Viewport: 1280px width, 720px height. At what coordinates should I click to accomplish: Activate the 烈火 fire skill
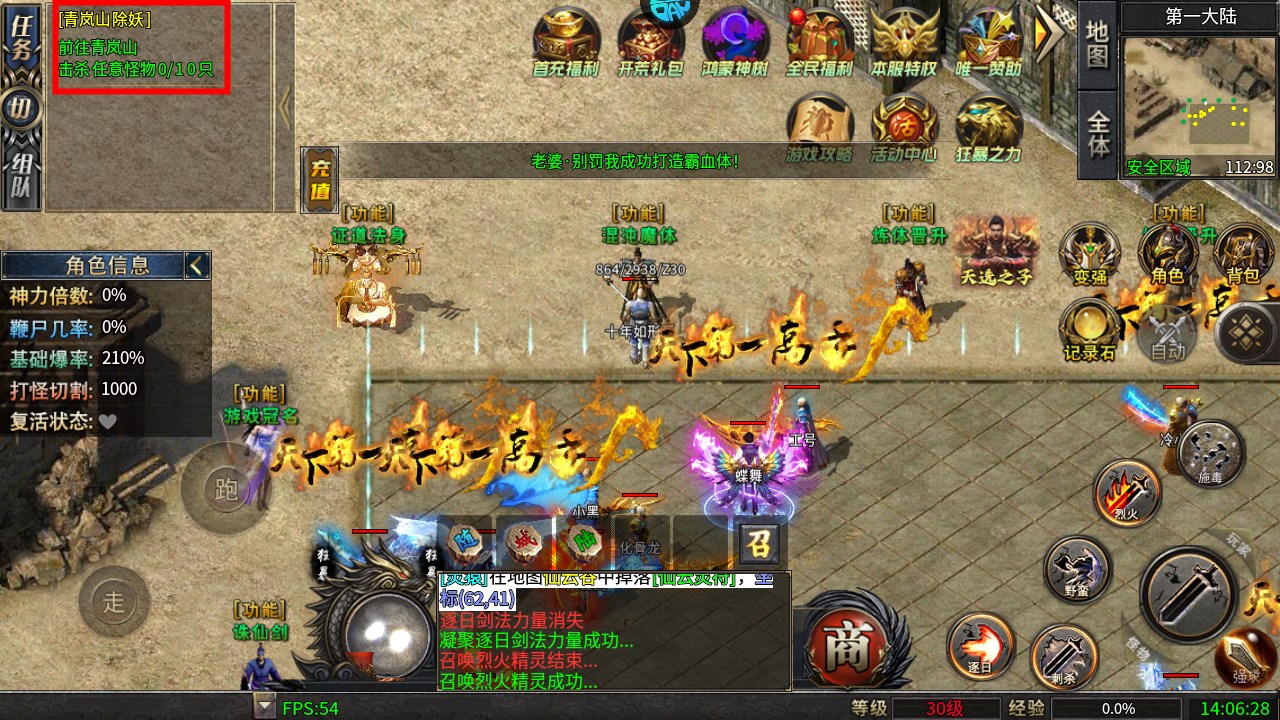pos(1128,493)
